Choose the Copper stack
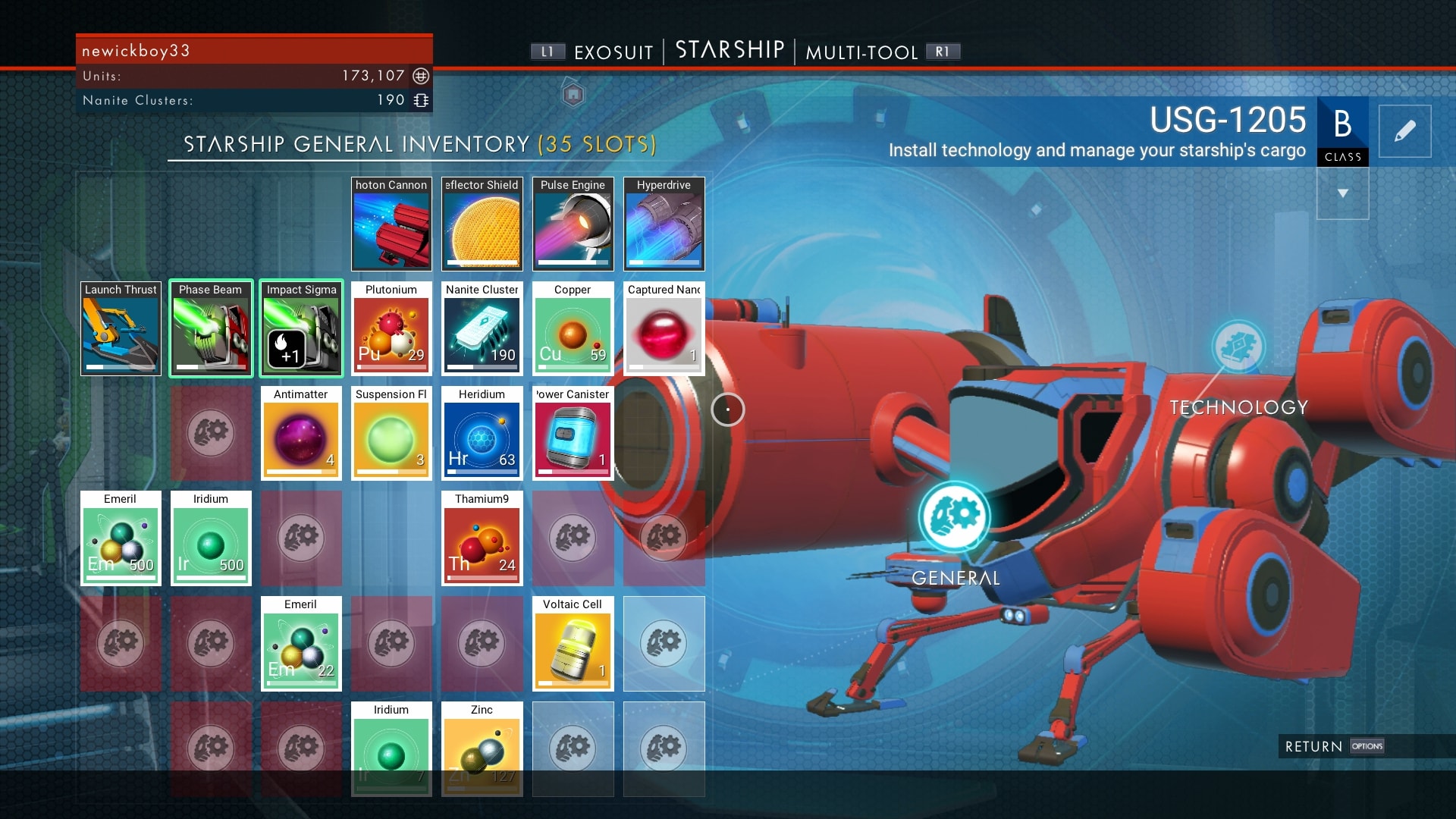The width and height of the screenshot is (1456, 819). point(573,329)
